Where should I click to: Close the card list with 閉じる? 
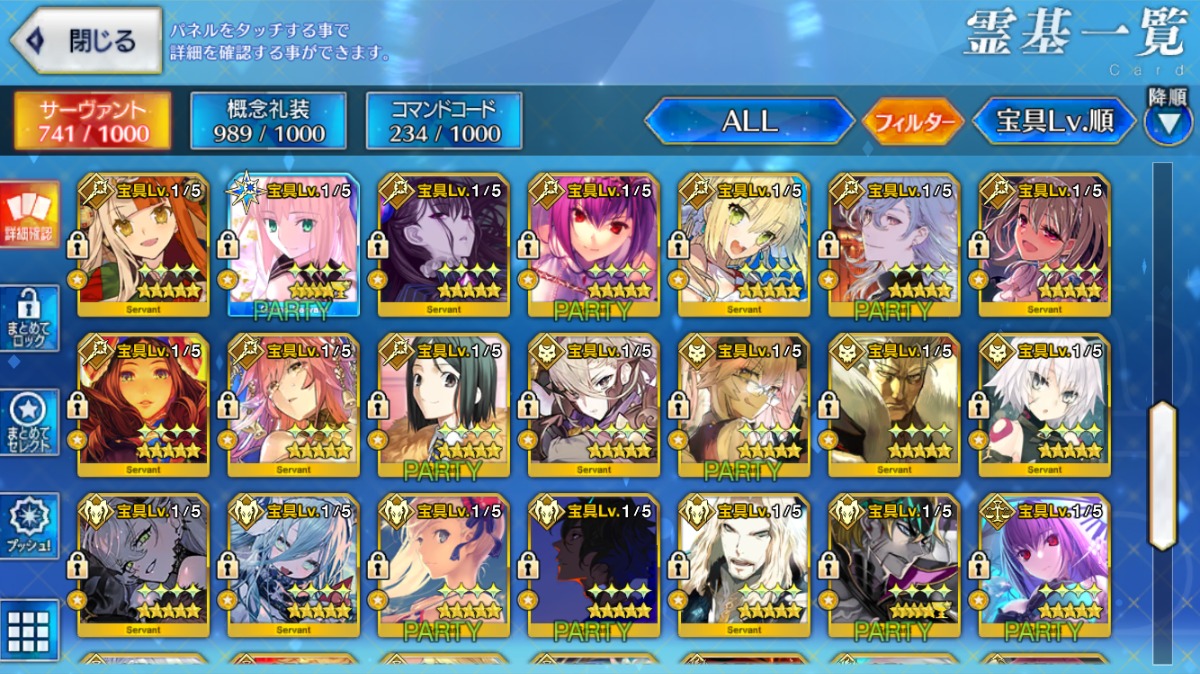(x=86, y=42)
